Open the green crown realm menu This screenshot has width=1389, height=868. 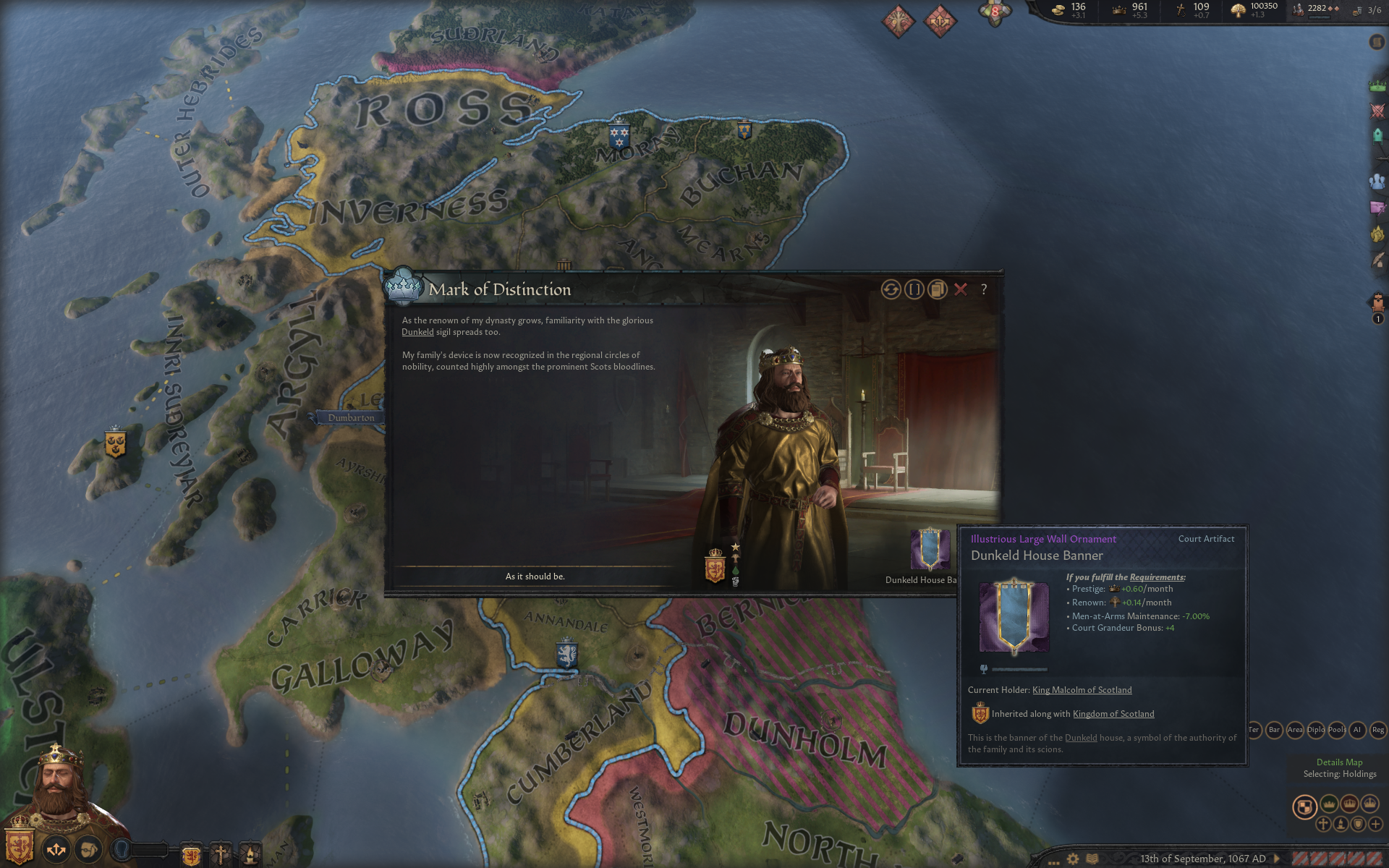[x=1377, y=86]
